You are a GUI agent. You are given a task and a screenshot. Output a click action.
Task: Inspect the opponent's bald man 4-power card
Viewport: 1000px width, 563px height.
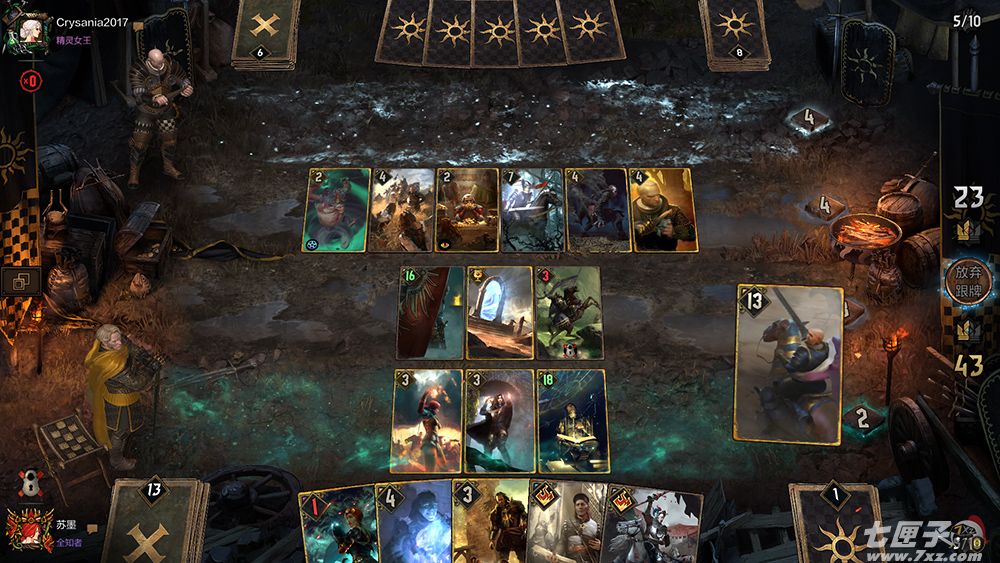[661, 210]
